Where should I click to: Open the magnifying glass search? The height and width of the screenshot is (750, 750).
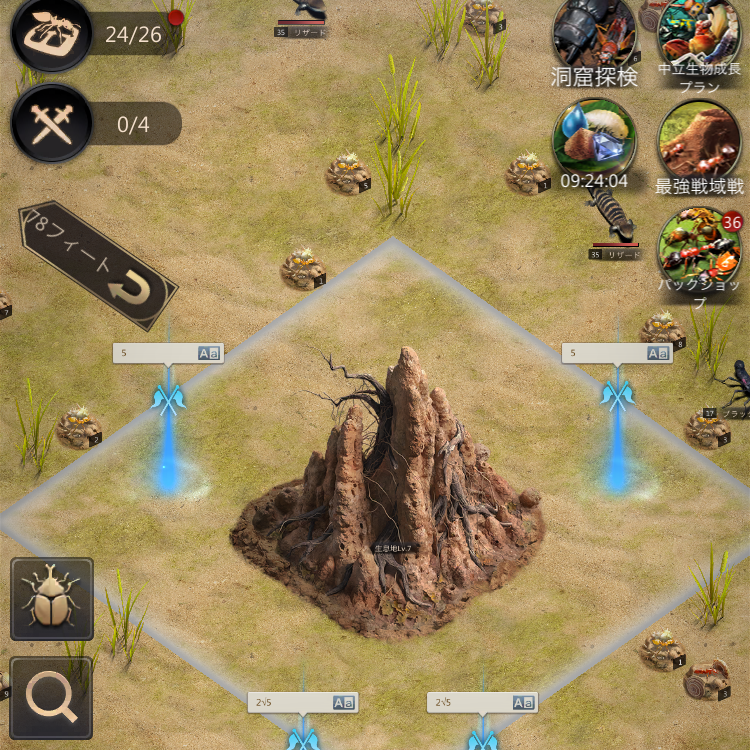coord(52,697)
